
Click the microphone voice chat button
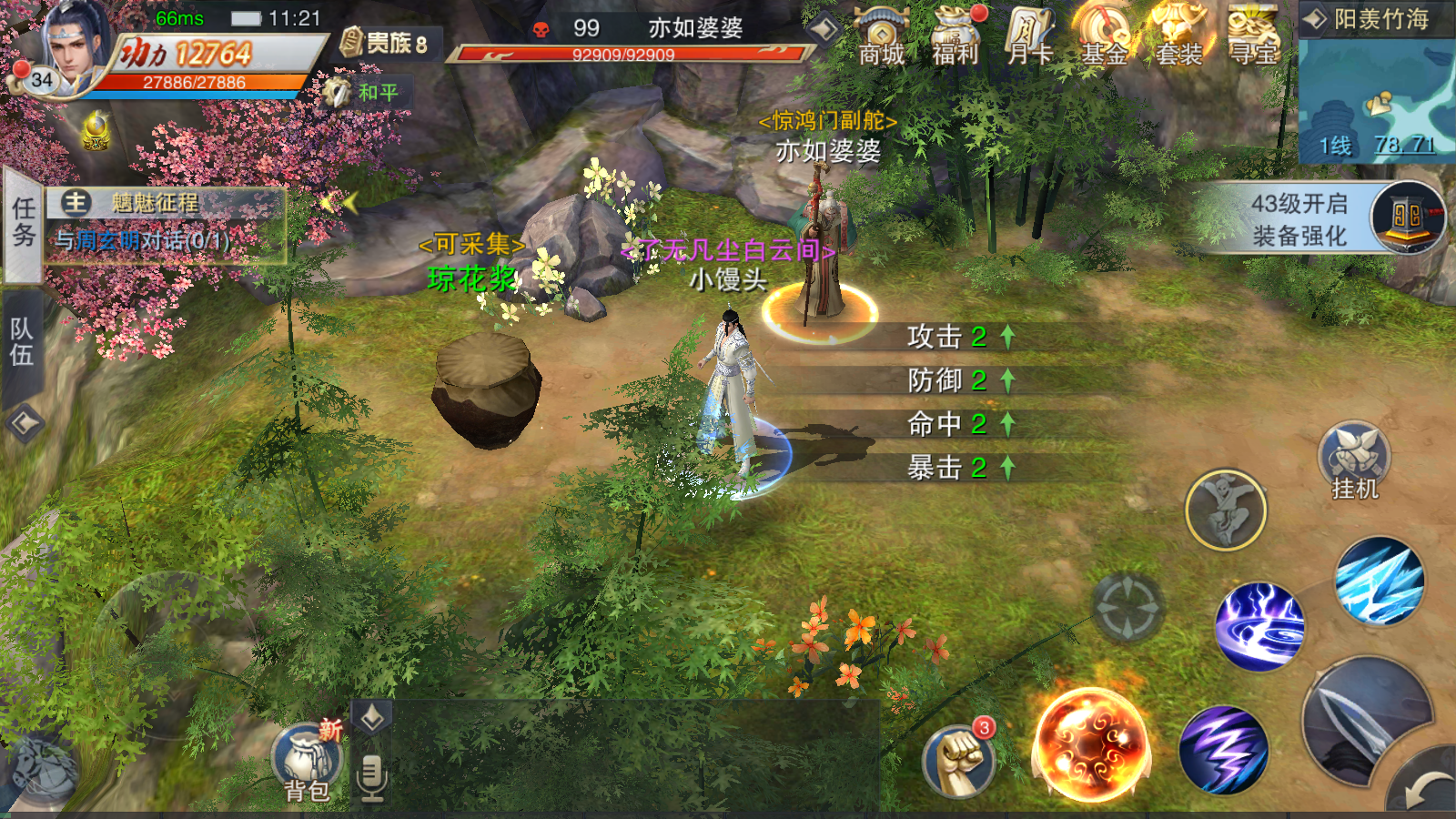(x=371, y=778)
